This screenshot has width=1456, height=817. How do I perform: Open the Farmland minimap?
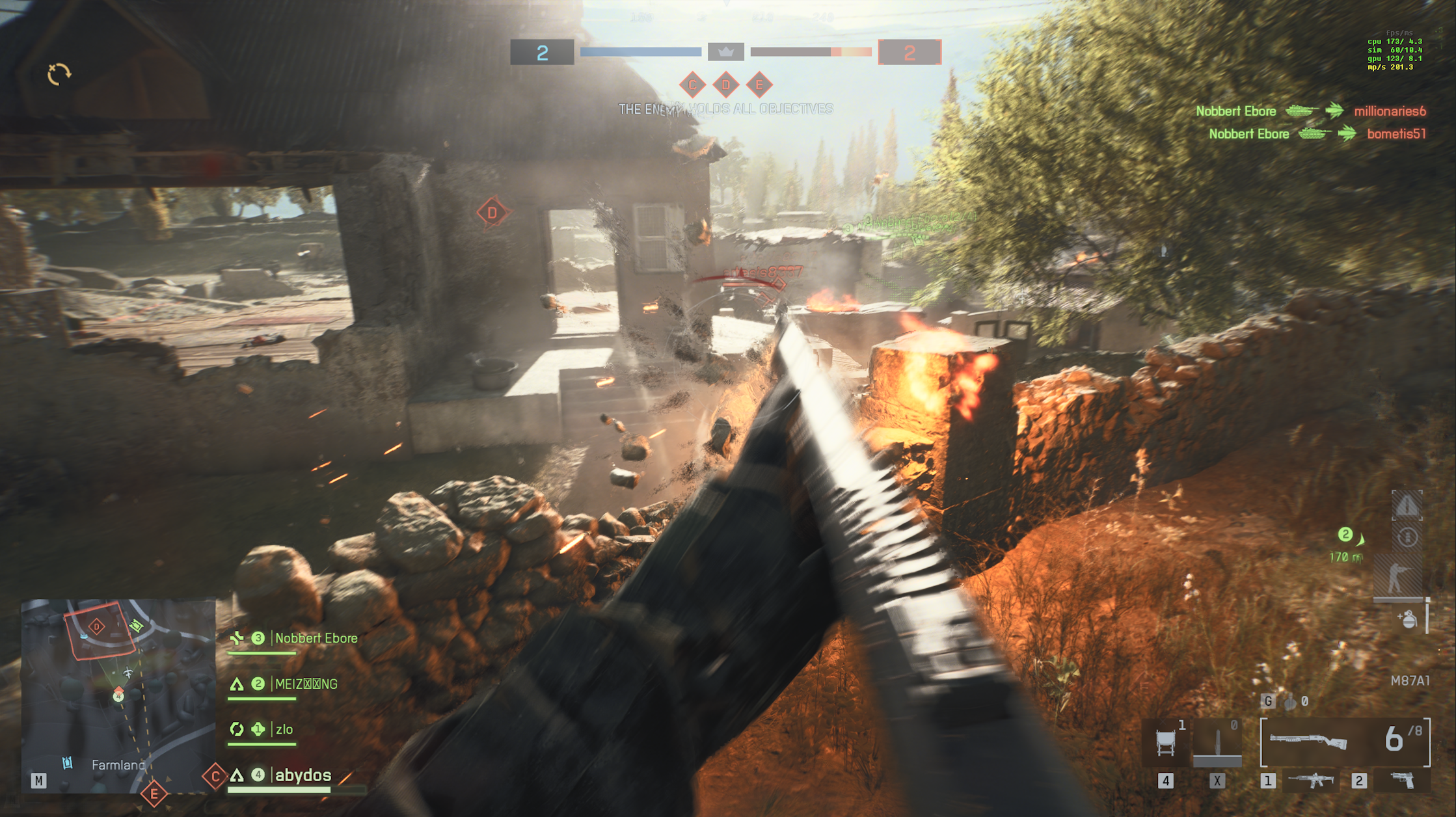[x=118, y=695]
